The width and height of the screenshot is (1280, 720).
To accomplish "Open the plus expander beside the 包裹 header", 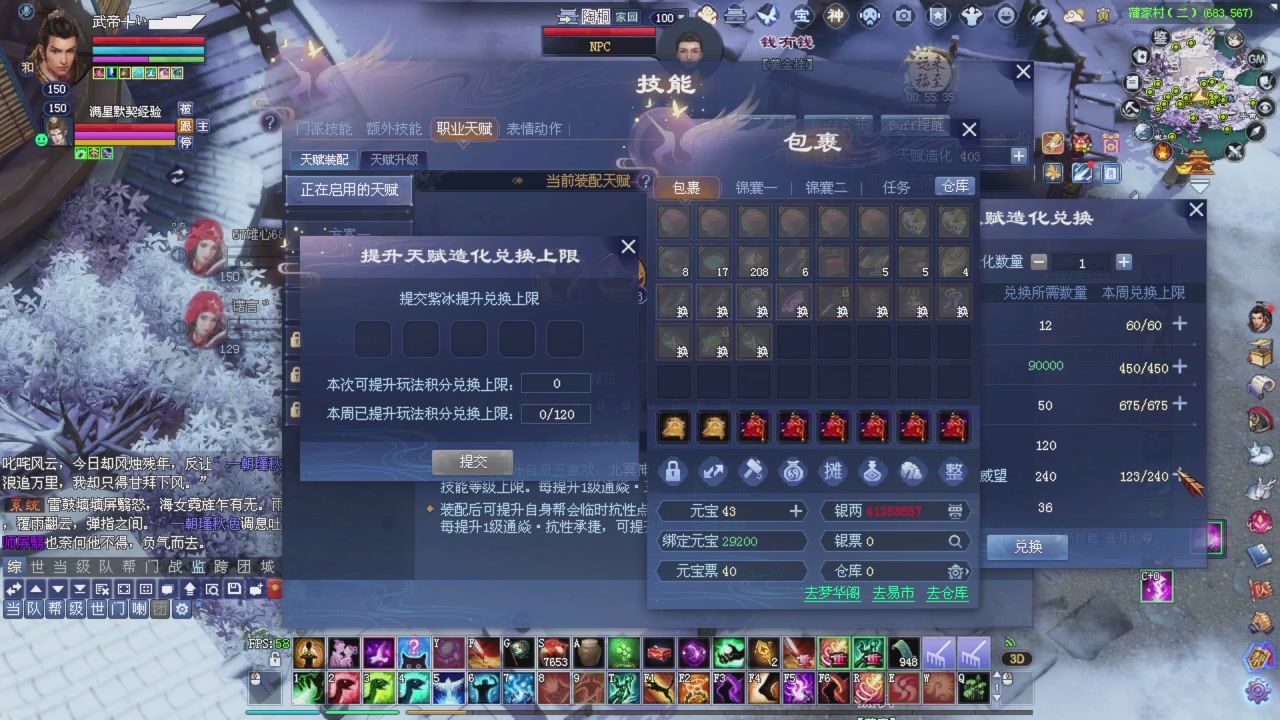I will pyautogui.click(x=1018, y=156).
